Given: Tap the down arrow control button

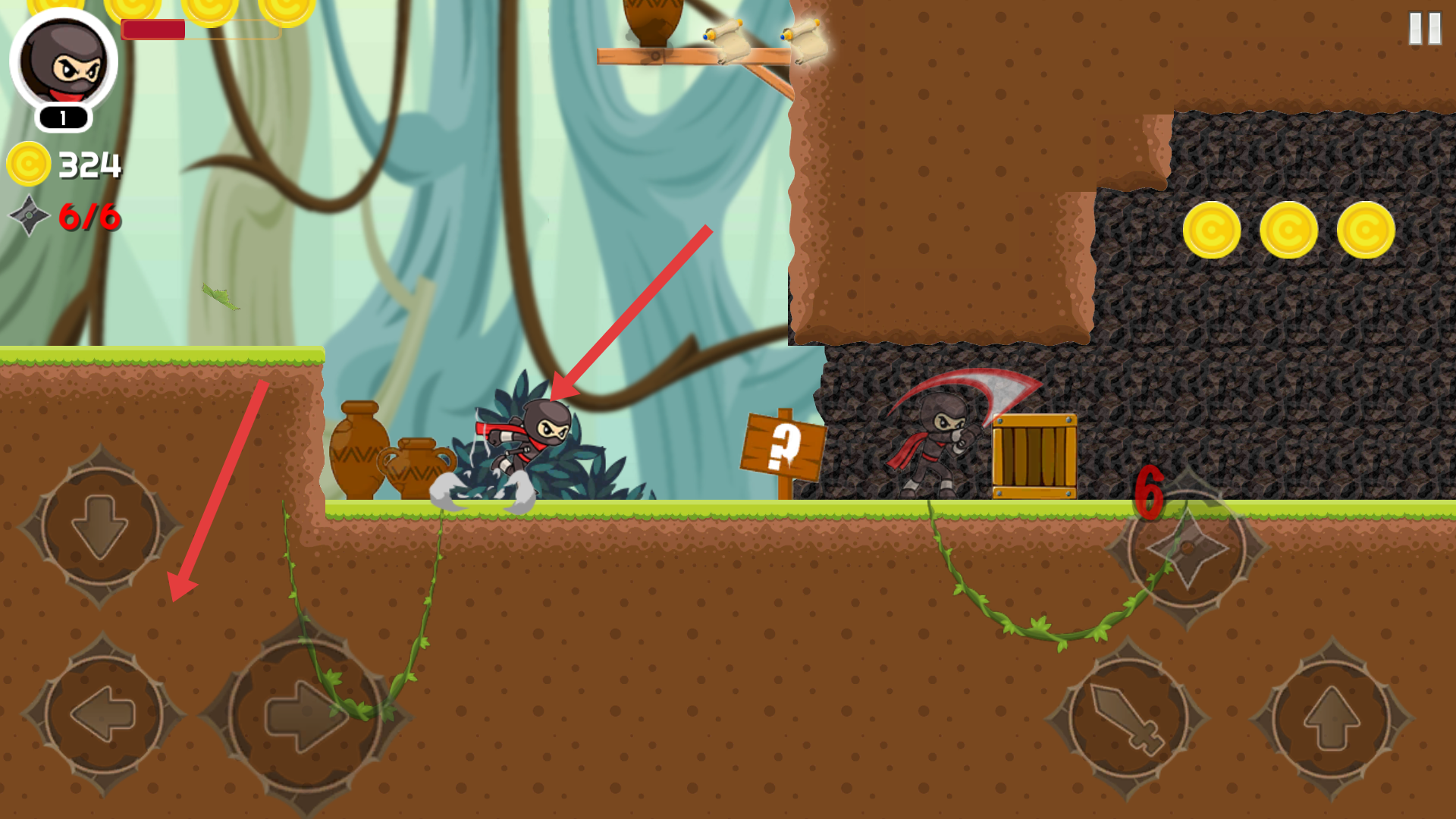Looking at the screenshot, I should [x=99, y=526].
